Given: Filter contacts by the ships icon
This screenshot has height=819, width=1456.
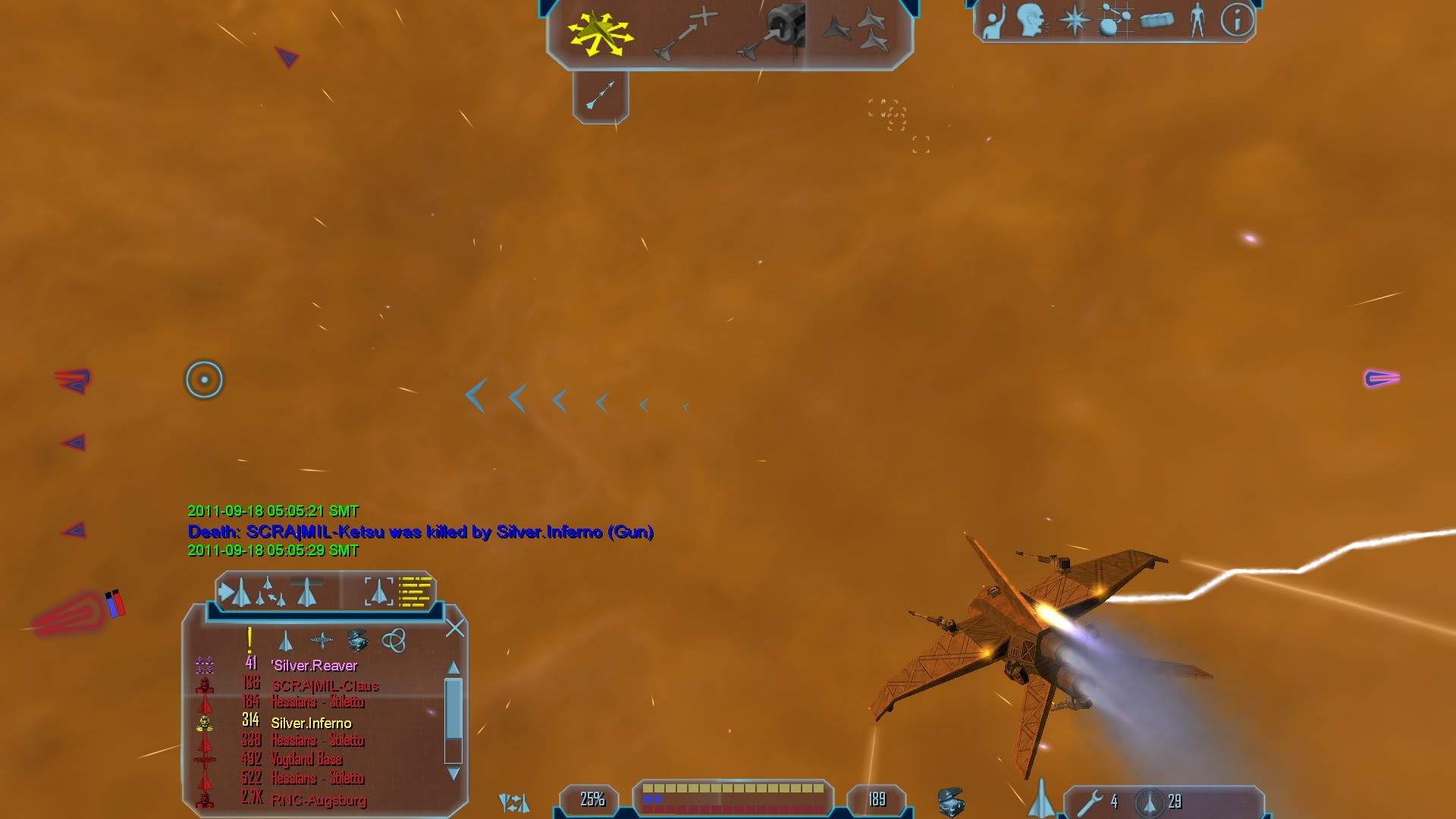Looking at the screenshot, I should tap(286, 642).
